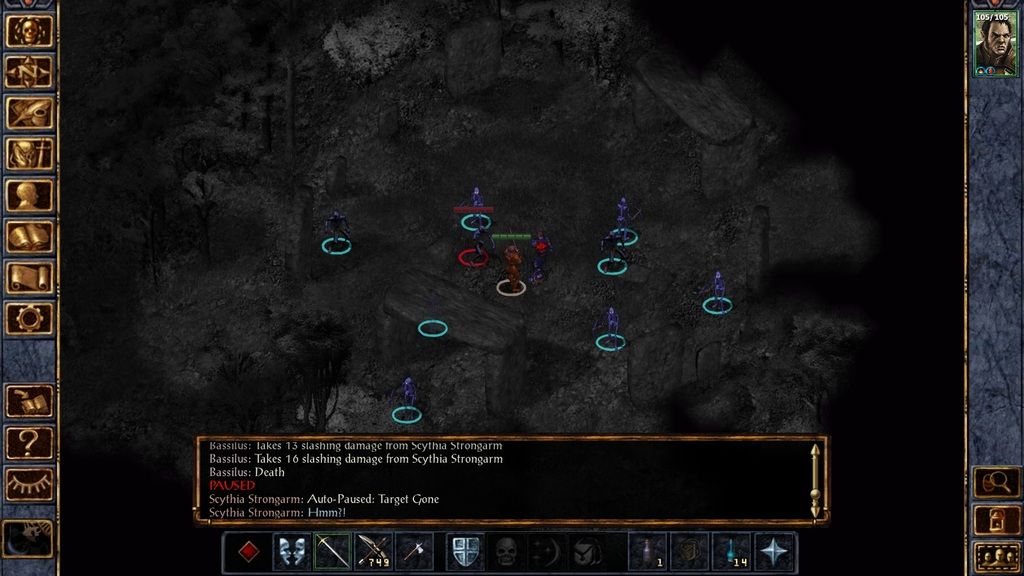This screenshot has width=1024, height=576.
Task: Open special abilities with the star icon
Action: click(x=774, y=552)
